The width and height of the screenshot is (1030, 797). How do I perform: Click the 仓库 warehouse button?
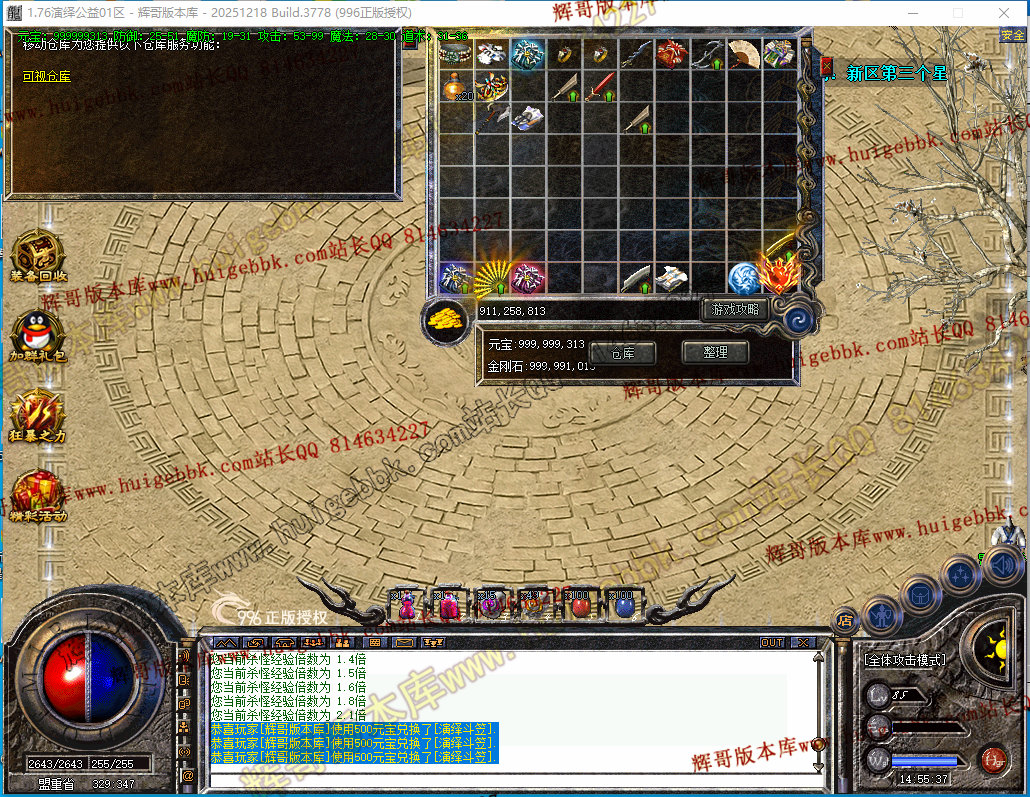(x=622, y=353)
